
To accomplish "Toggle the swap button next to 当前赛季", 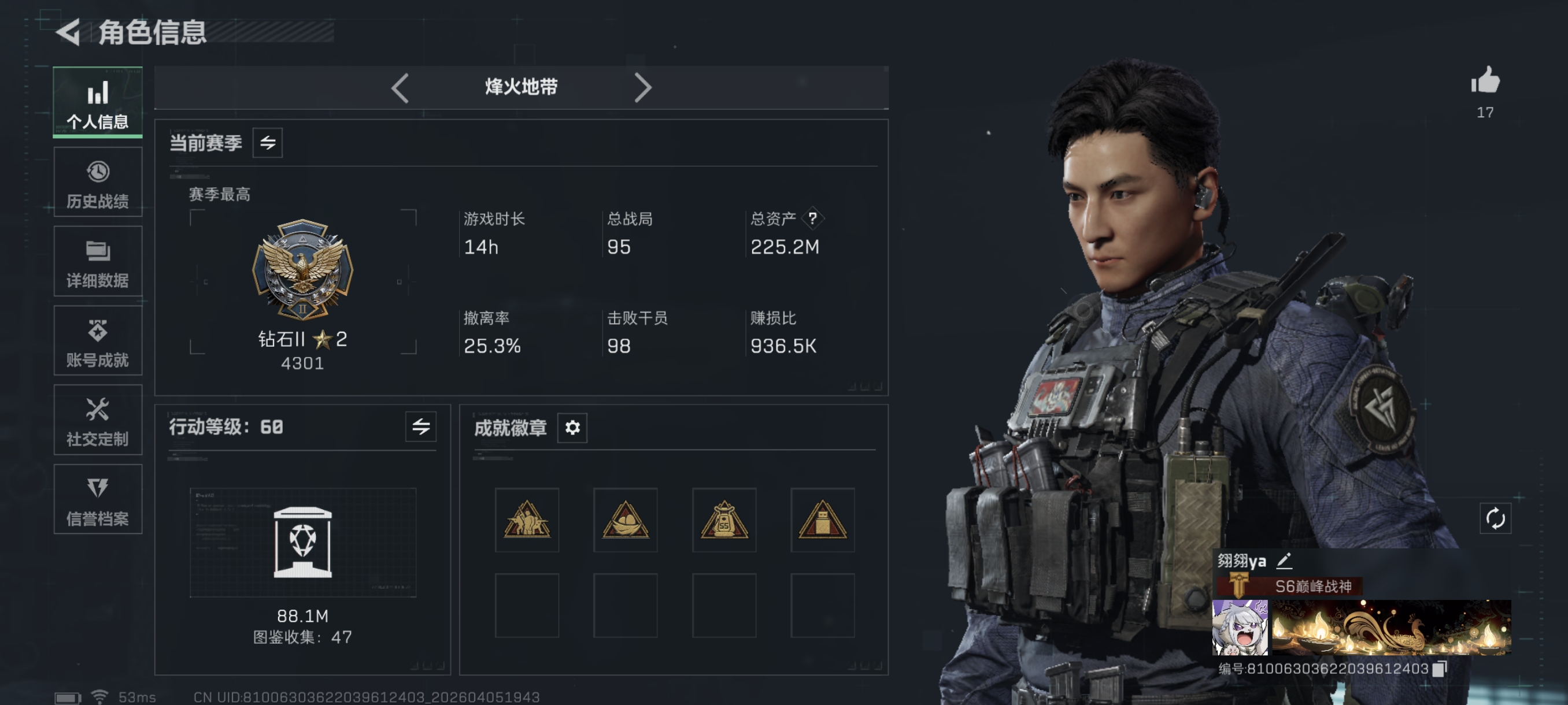I will coord(268,143).
